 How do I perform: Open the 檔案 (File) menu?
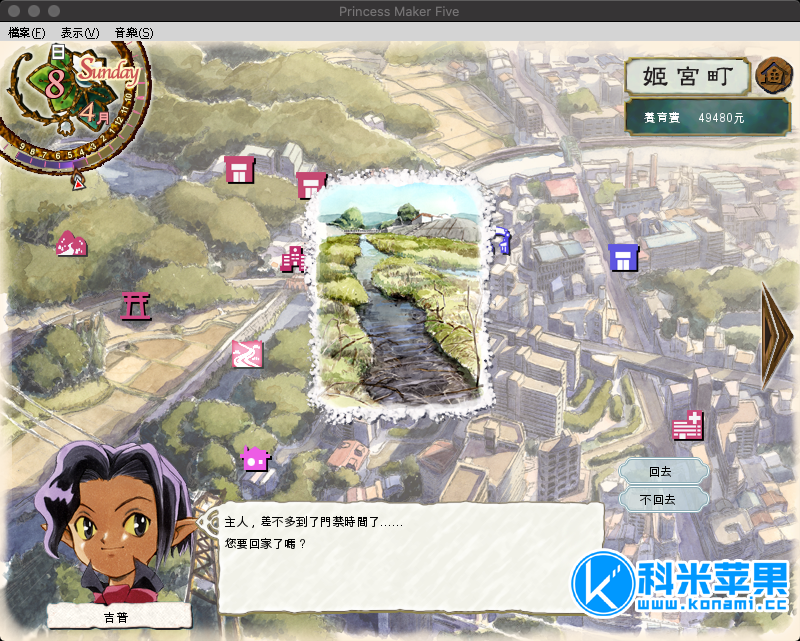27,33
